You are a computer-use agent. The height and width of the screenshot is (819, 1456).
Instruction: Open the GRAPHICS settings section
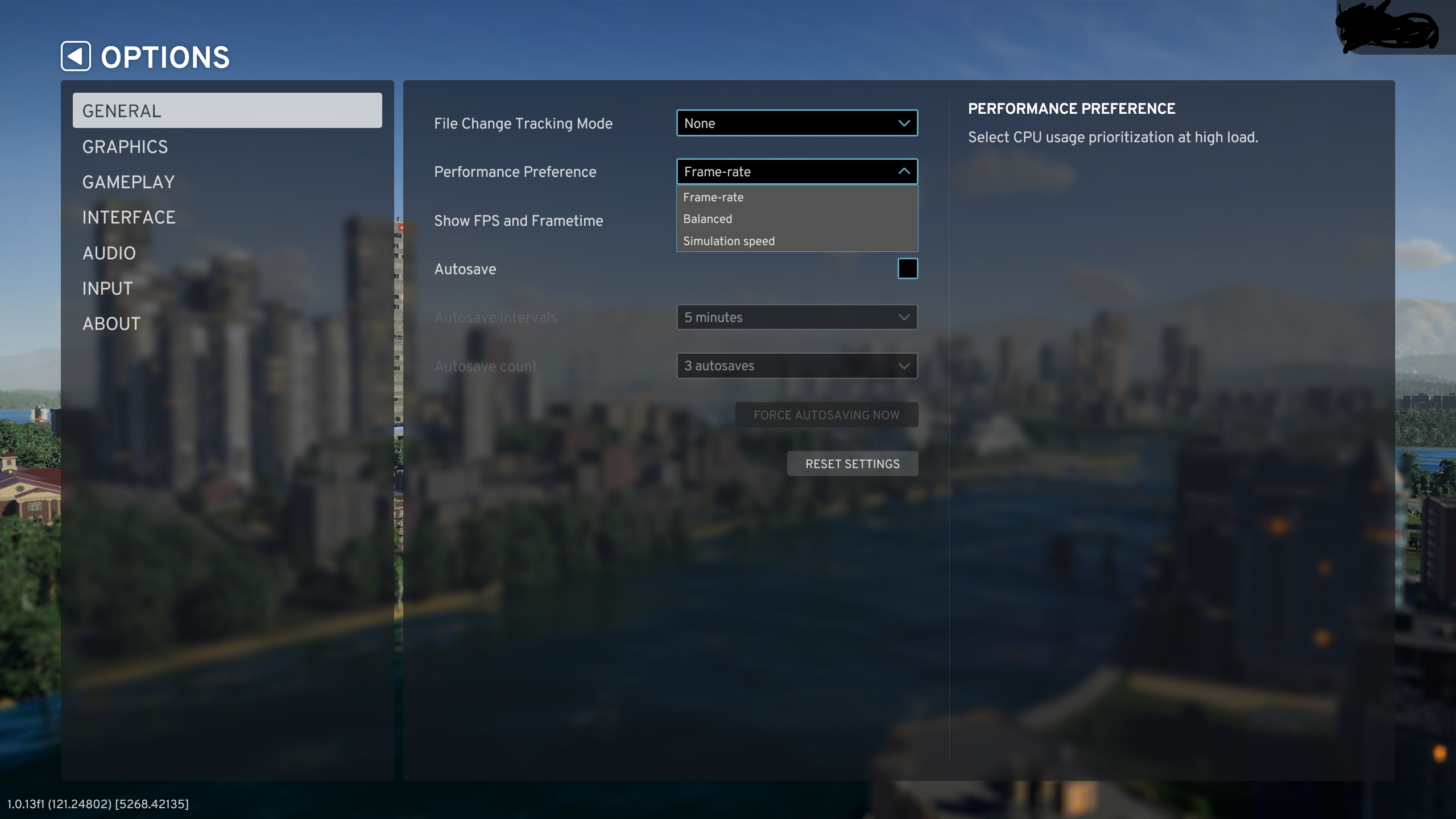(125, 146)
